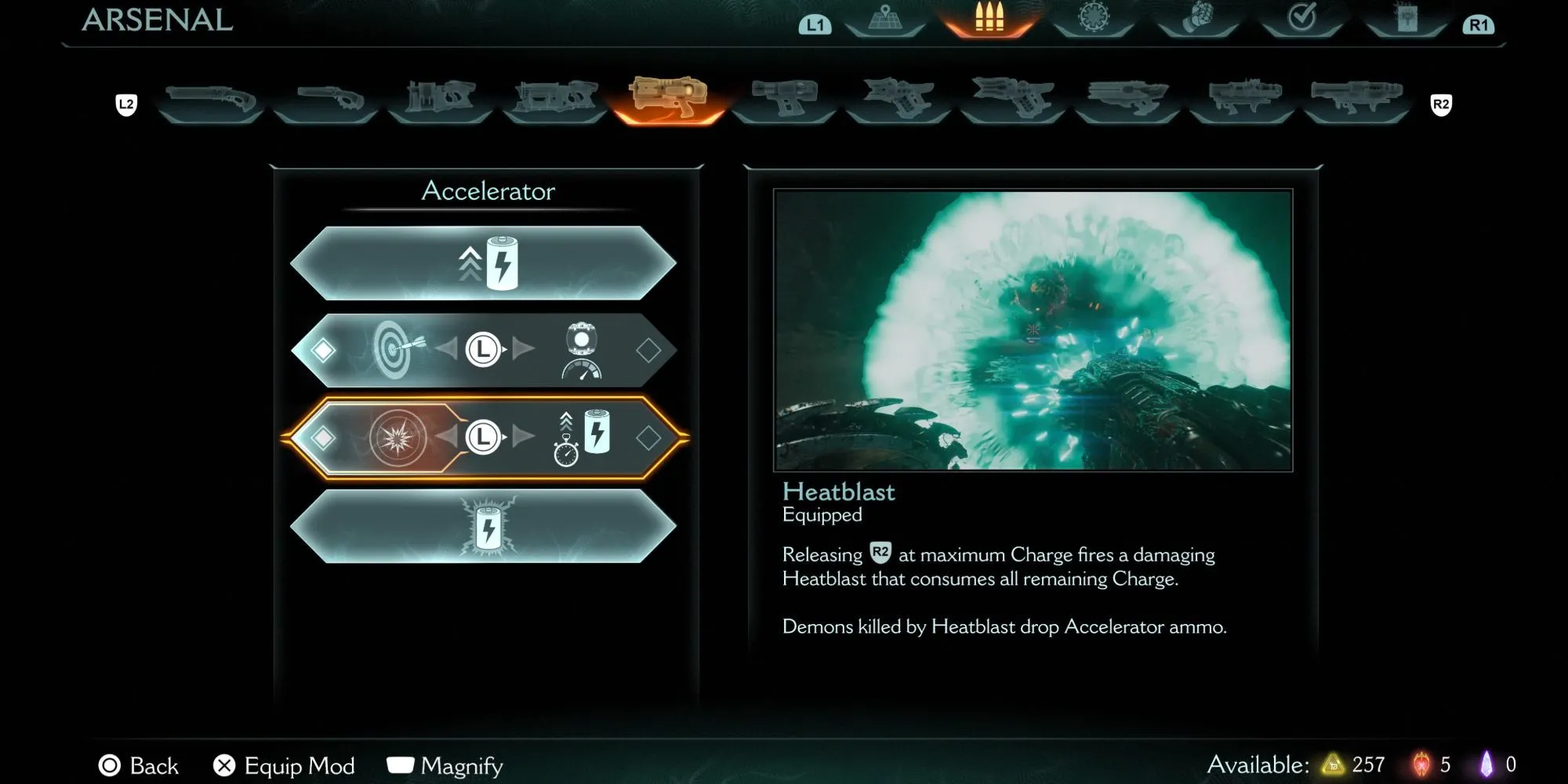
Task: Open the codex book tab
Action: (1406, 19)
